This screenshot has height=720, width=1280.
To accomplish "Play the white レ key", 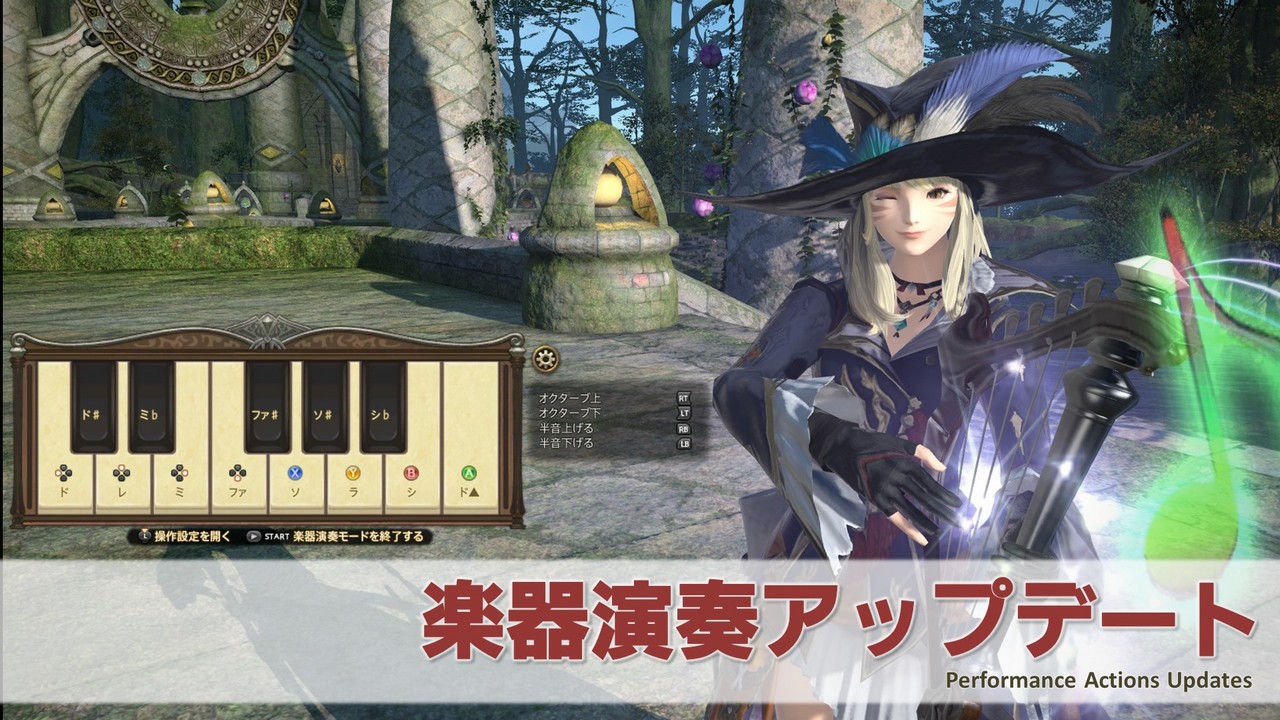I will pyautogui.click(x=122, y=483).
